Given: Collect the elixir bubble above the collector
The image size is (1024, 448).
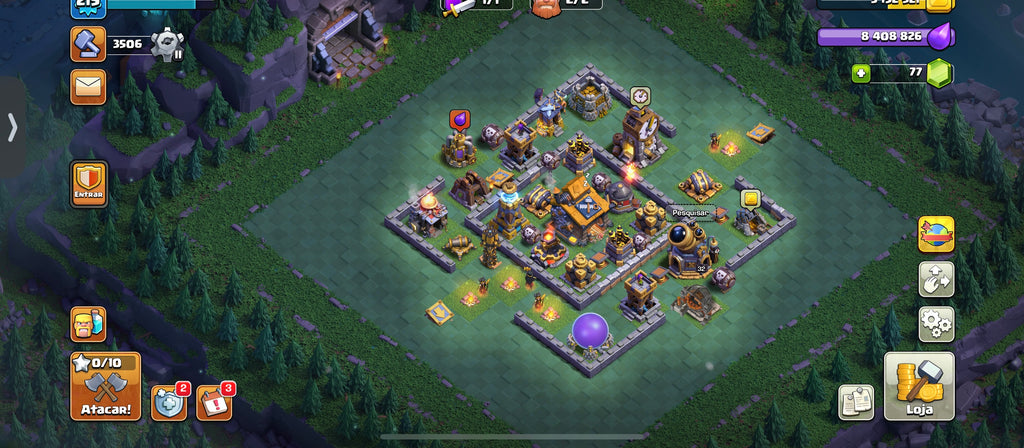Looking at the screenshot, I should click(x=460, y=120).
